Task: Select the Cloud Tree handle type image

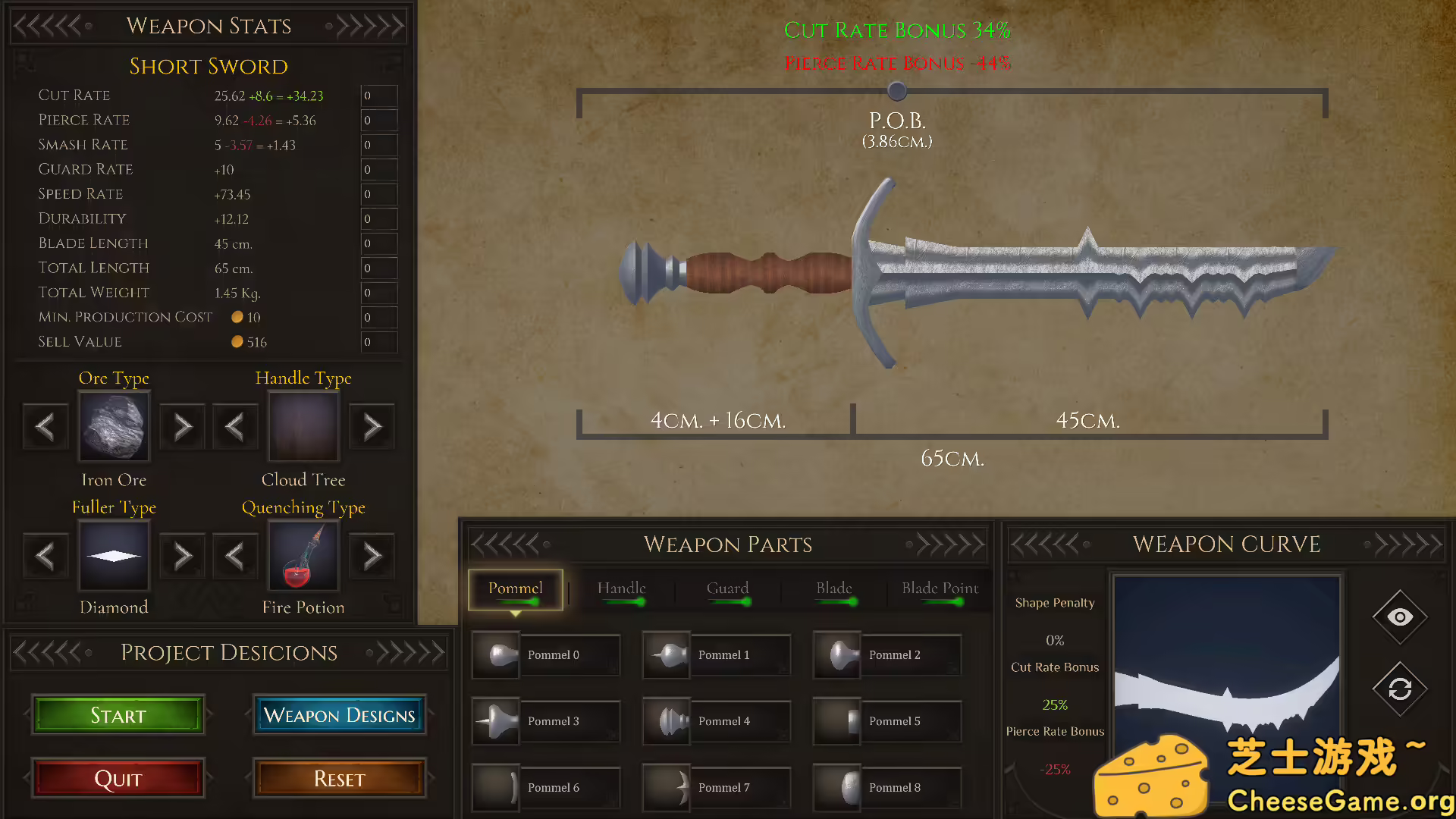Action: (303, 426)
